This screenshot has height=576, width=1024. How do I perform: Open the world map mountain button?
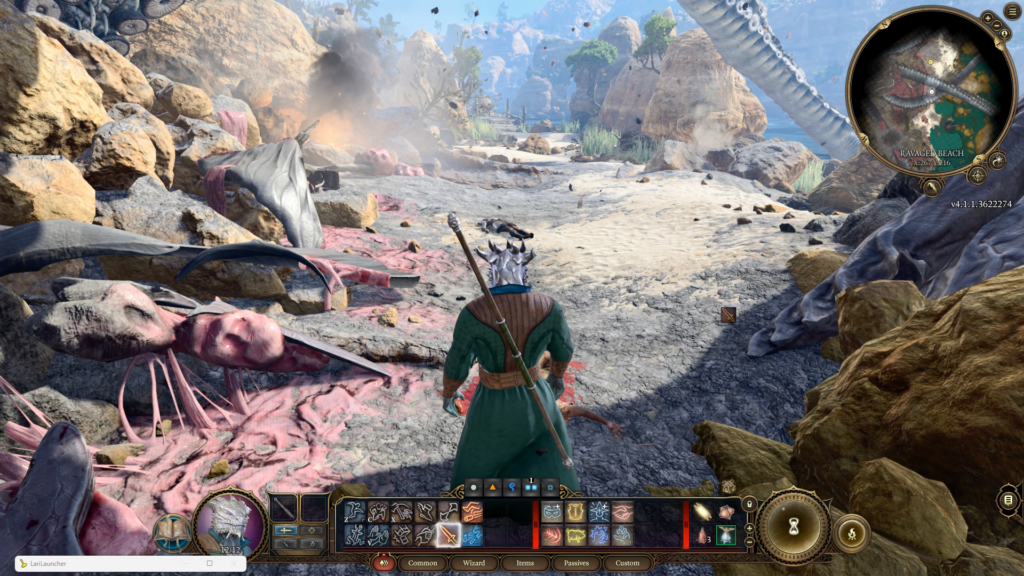(x=932, y=186)
